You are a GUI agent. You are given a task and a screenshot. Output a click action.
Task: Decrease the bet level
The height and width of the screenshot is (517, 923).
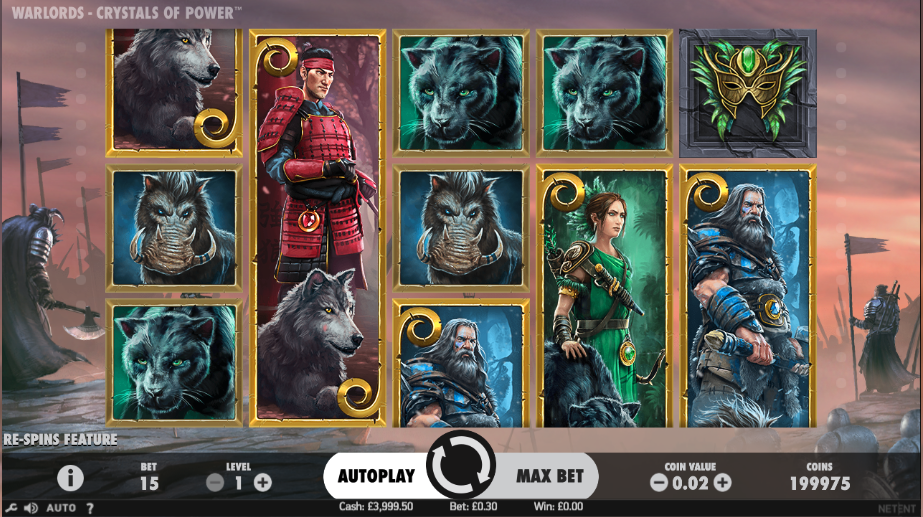215,482
